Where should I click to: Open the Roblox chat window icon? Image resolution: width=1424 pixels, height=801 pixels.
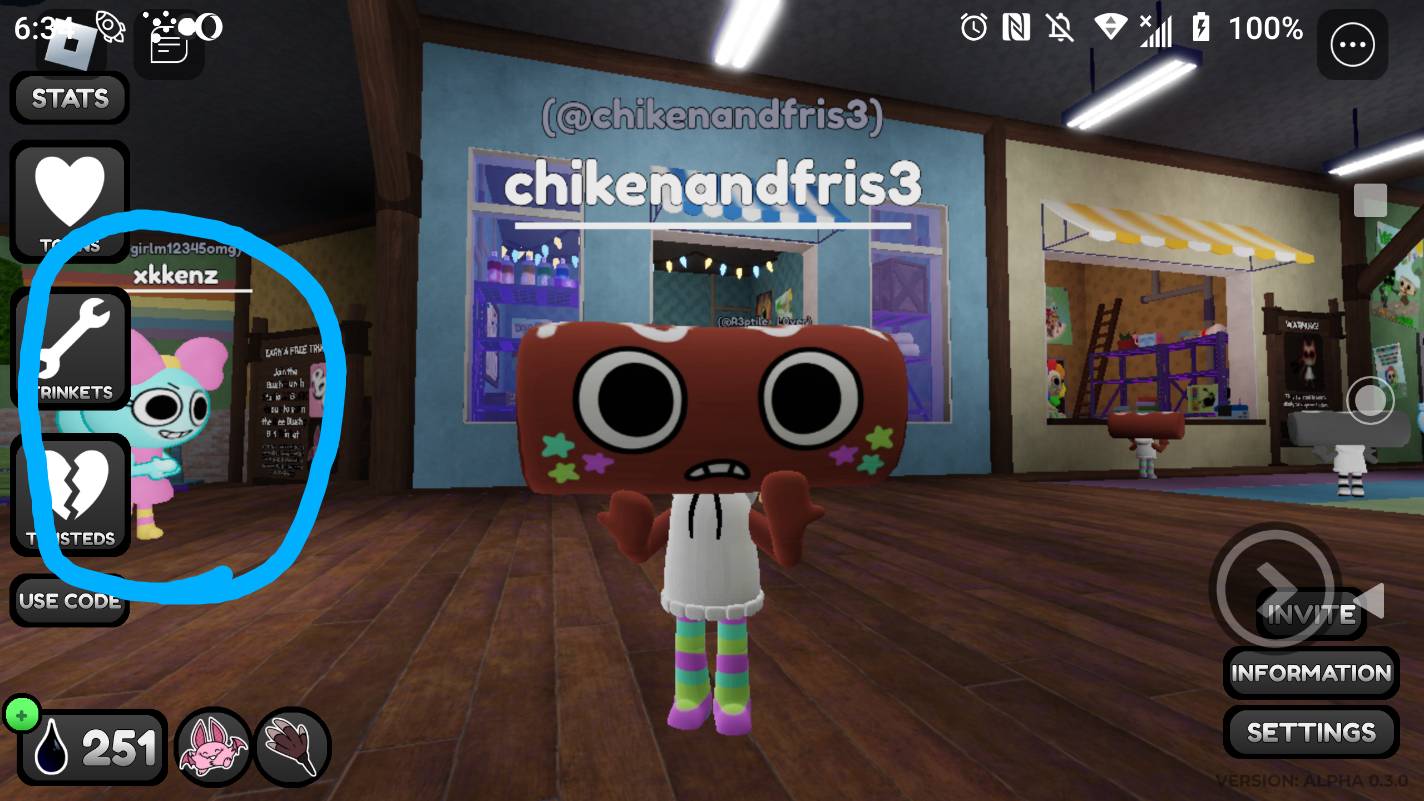pyautogui.click(x=168, y=45)
